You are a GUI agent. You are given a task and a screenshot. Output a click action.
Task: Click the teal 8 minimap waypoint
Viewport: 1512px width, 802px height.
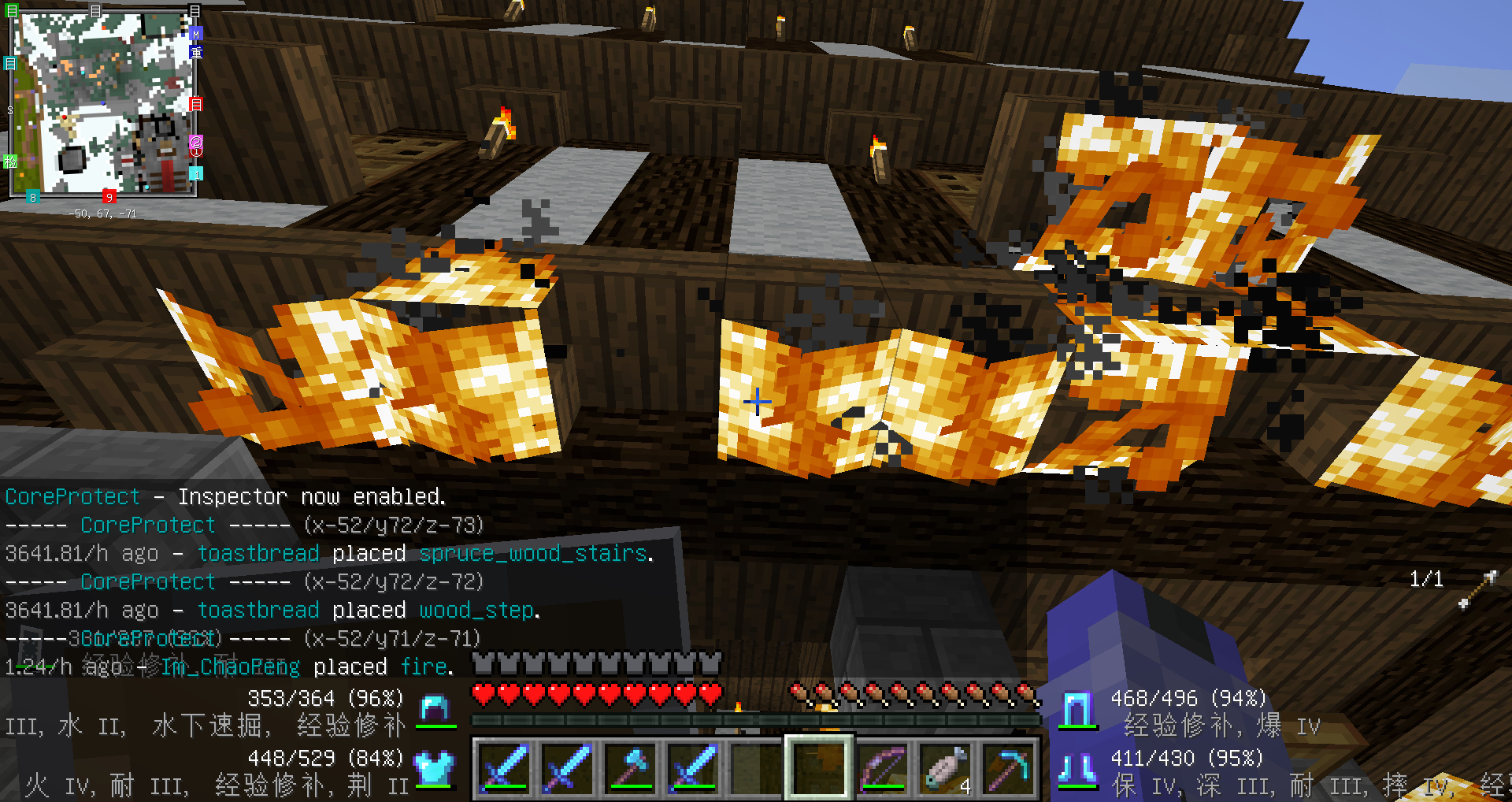tap(33, 197)
